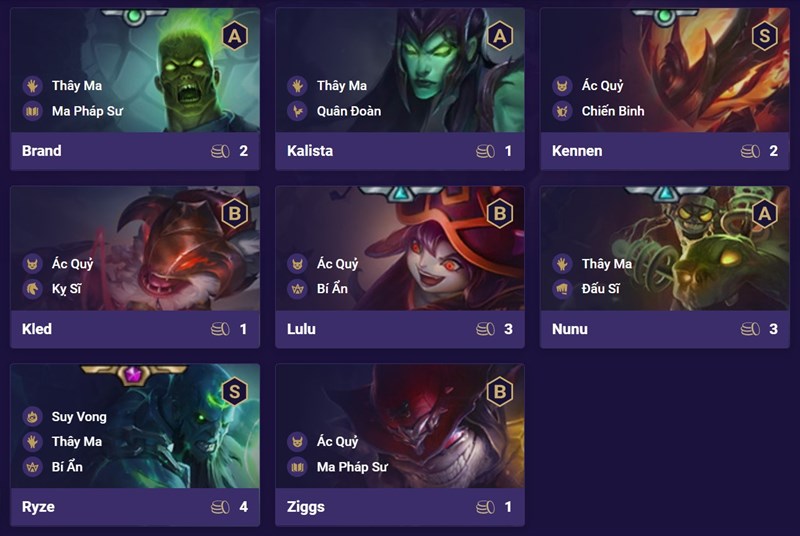Select Lulu's Bí Ẩn trait
Screen dimensions: 800x536
(338, 289)
